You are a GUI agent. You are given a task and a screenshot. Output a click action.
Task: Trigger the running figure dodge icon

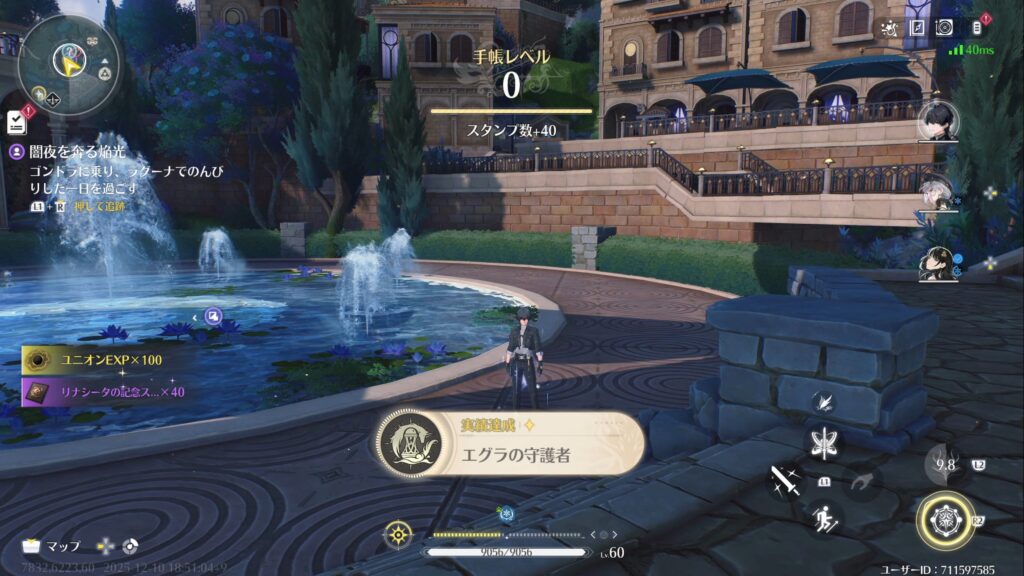point(825,519)
